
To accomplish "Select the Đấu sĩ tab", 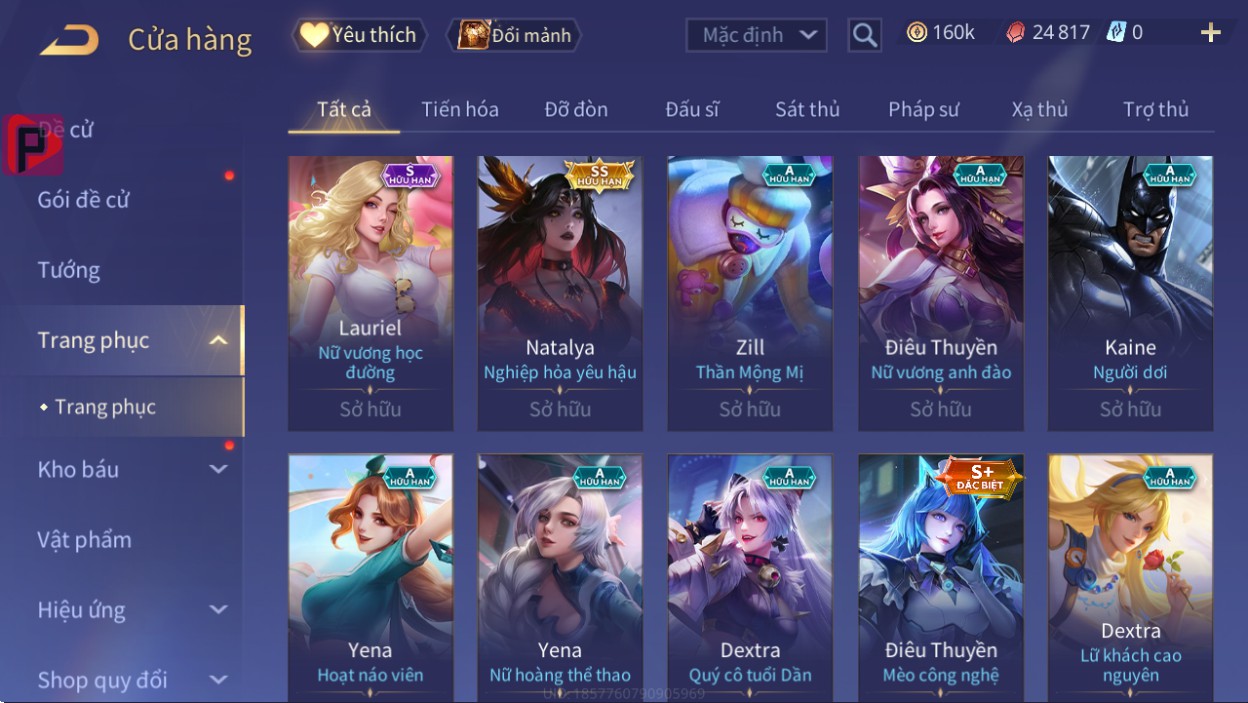I will pos(692,109).
